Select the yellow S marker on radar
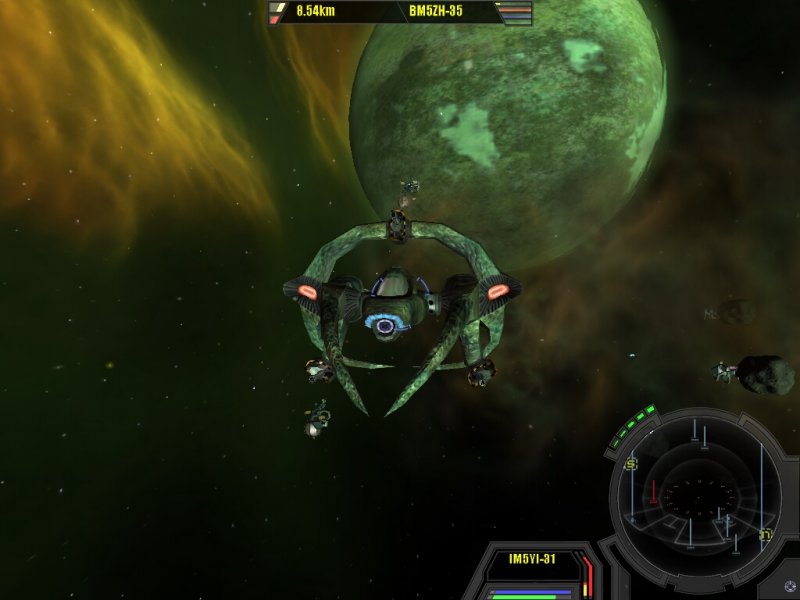Viewport: 800px width, 600px height. click(631, 464)
